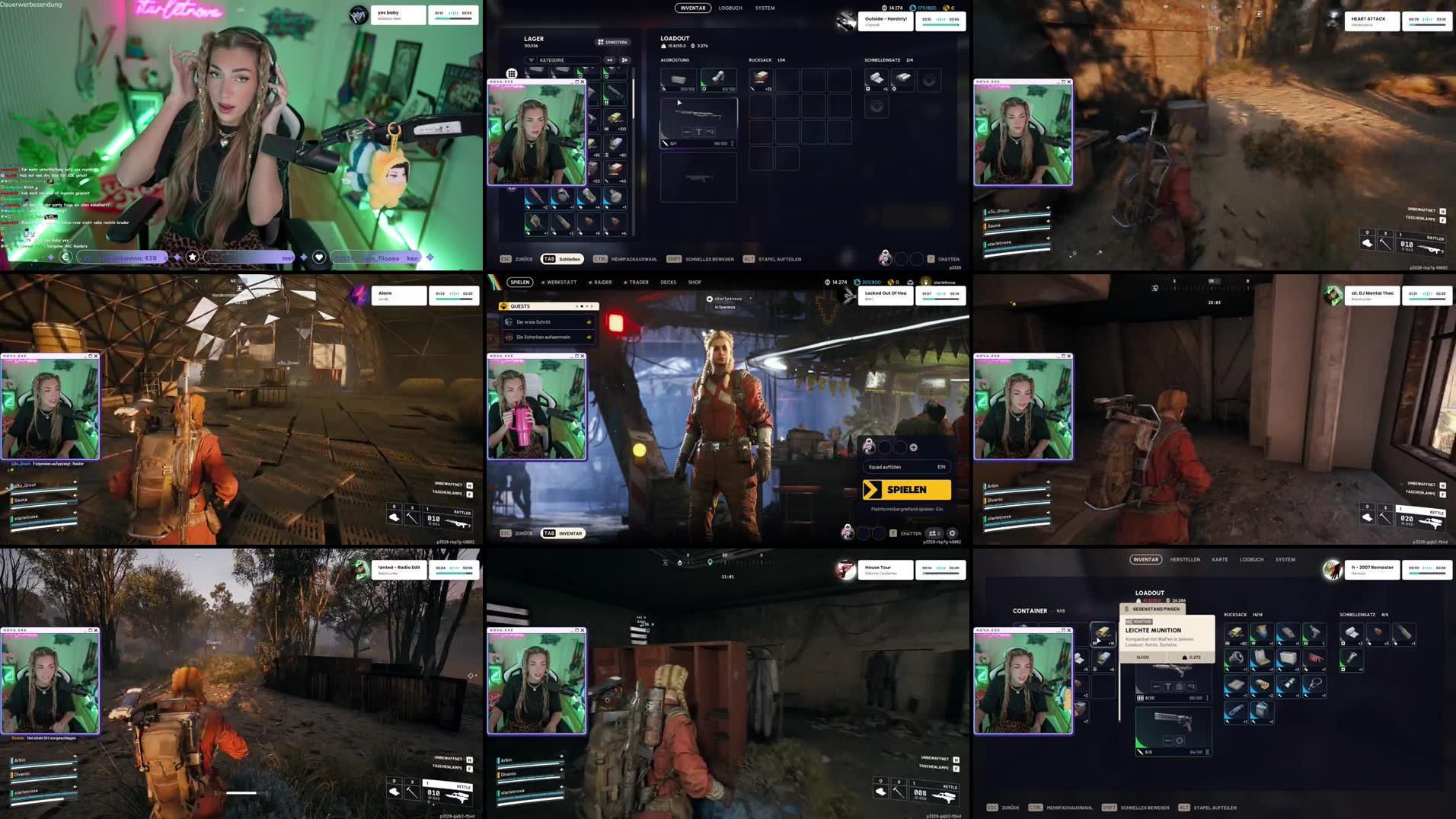The height and width of the screenshot is (819, 1456).
Task: Open the KATEGORIE dropdown in LAGER panel
Action: coord(564,60)
